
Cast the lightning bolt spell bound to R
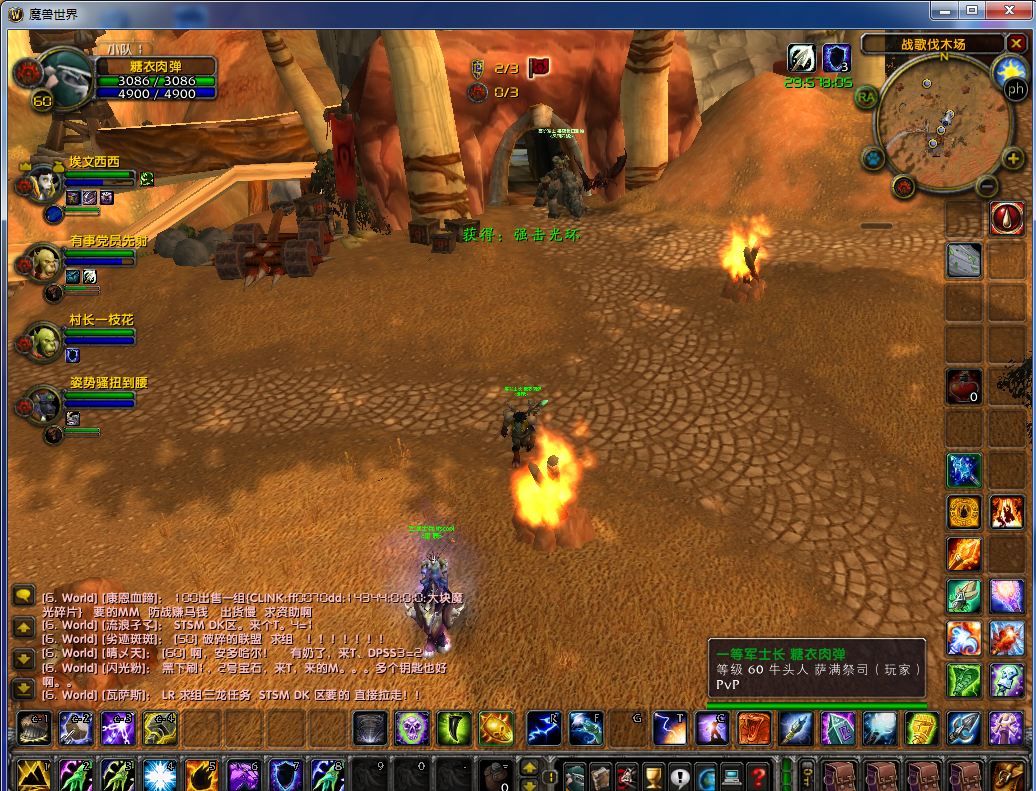[543, 728]
